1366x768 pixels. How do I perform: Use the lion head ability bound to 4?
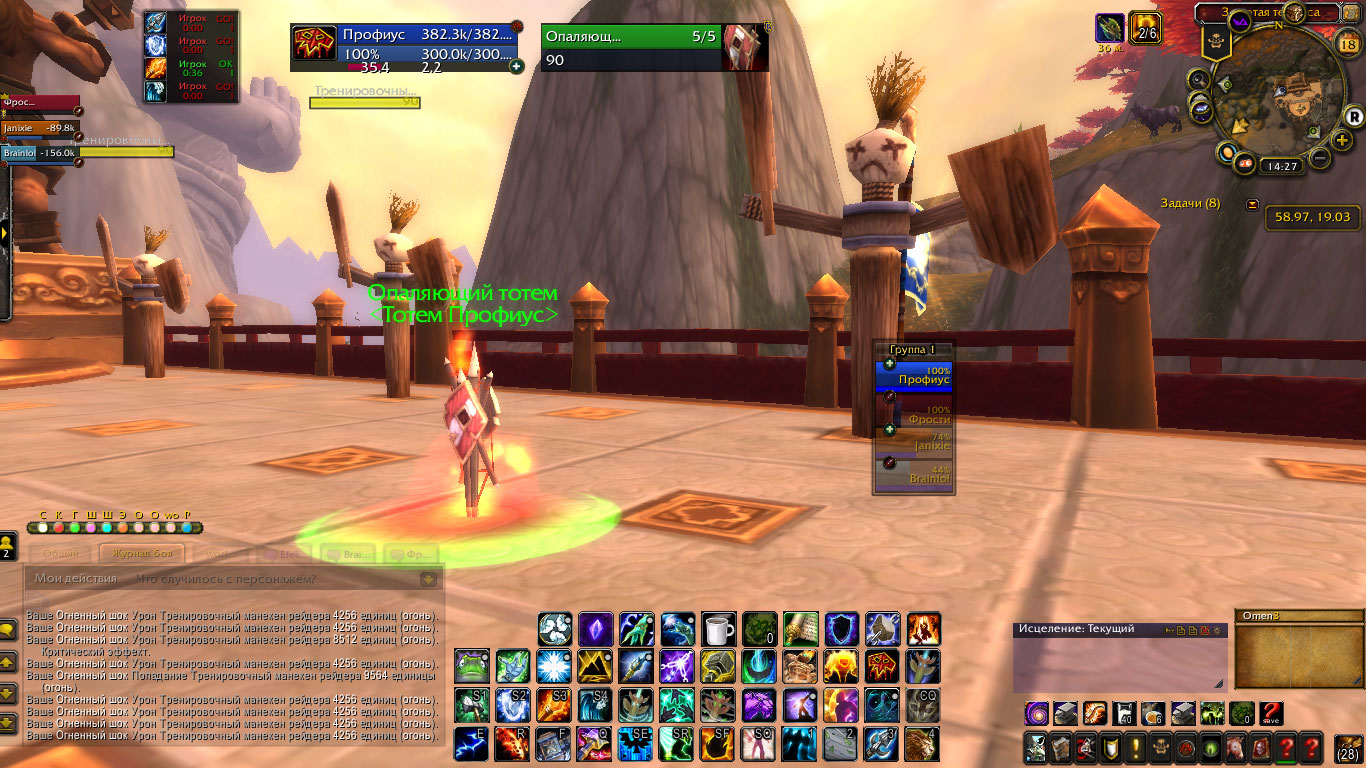(923, 743)
